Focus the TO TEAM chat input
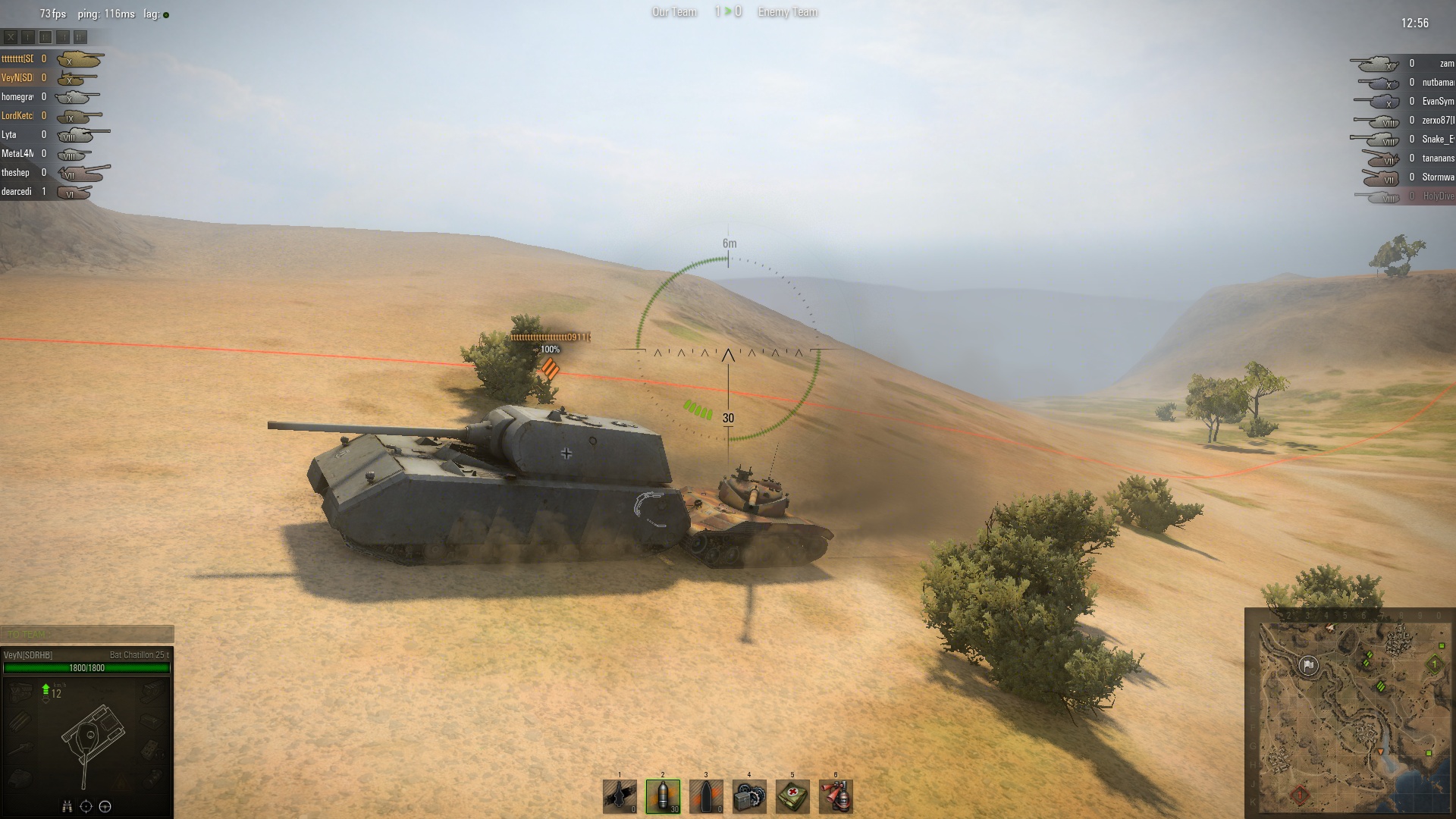The image size is (1456, 819). pyautogui.click(x=87, y=634)
